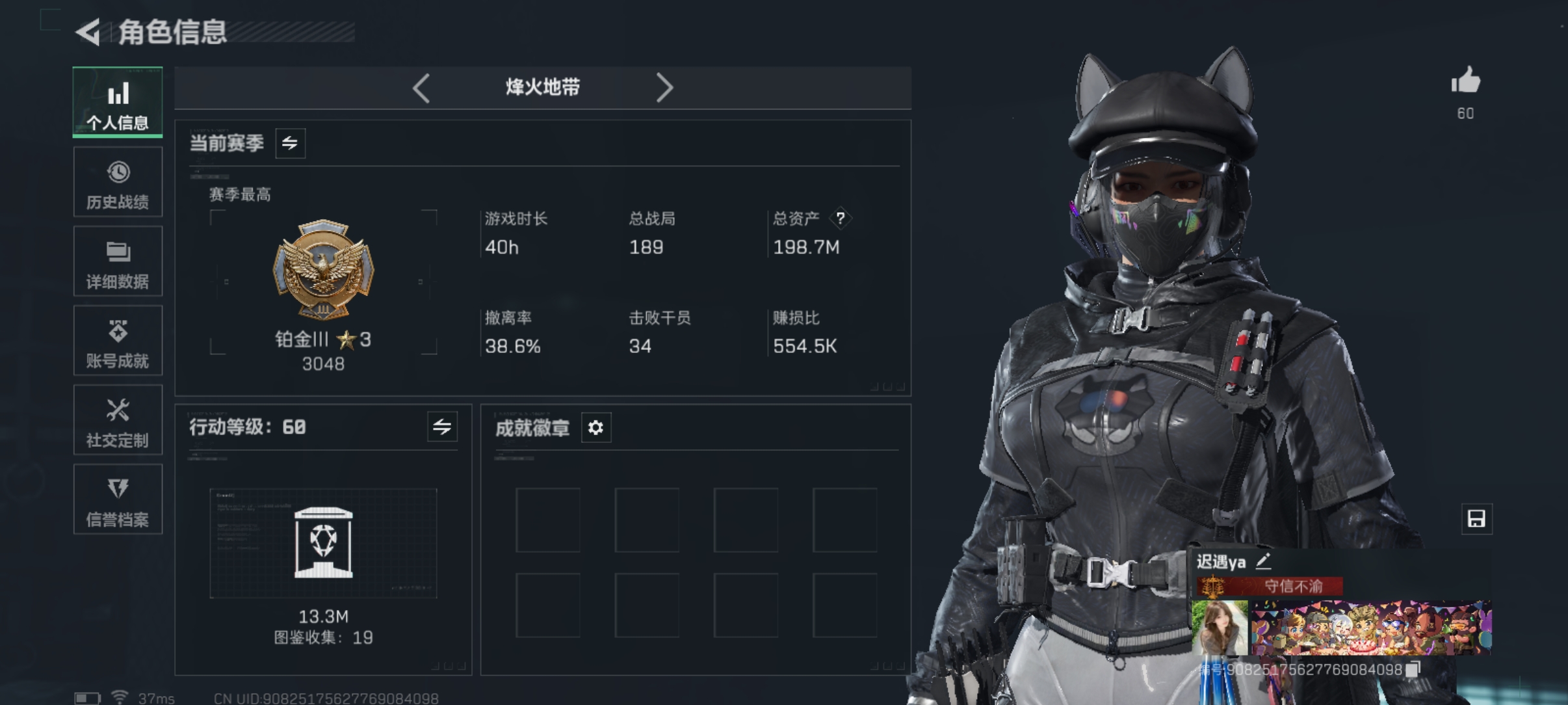Select the 账号成就 tab

click(118, 341)
